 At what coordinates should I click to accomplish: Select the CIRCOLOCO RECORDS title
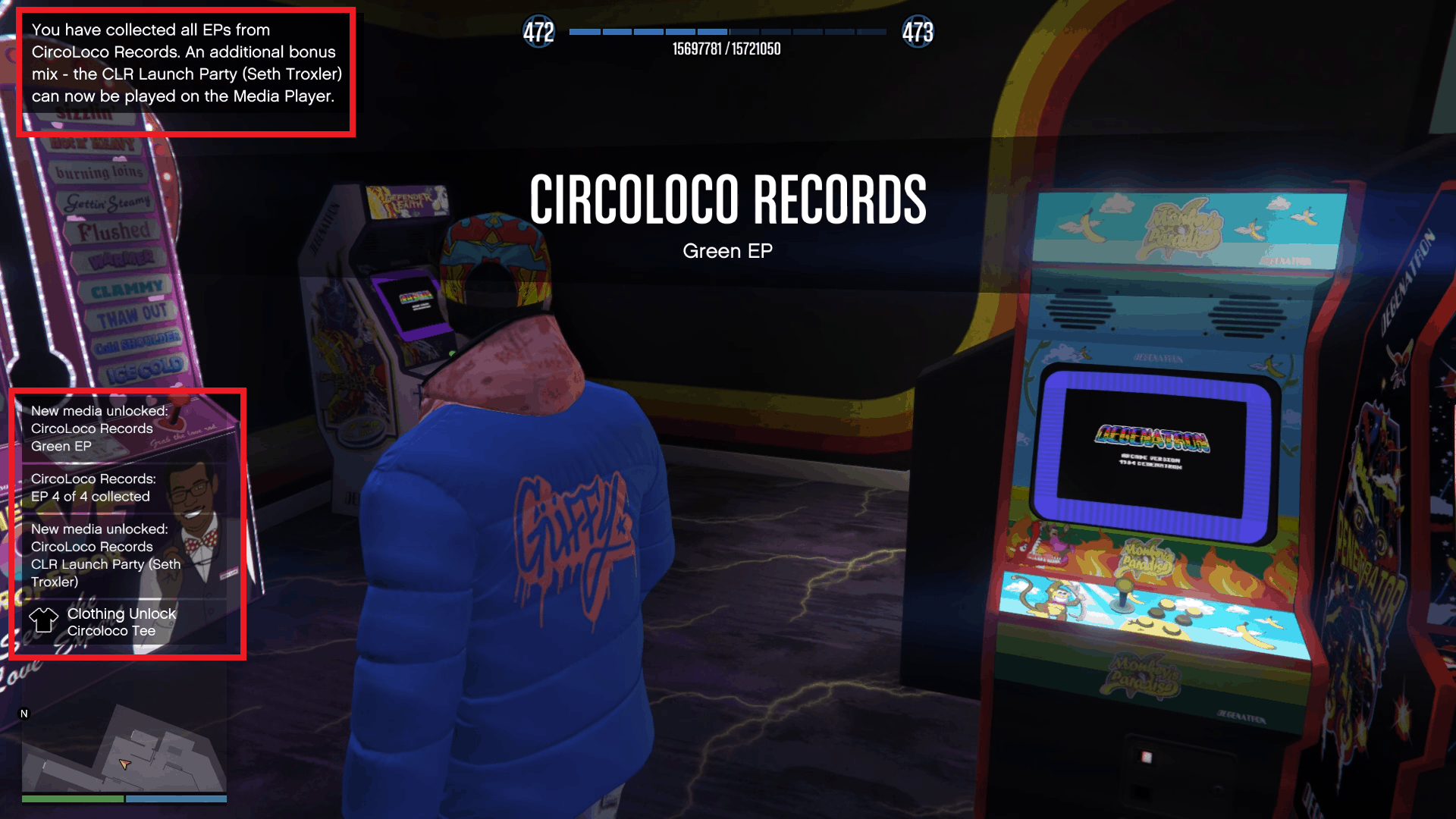[728, 199]
